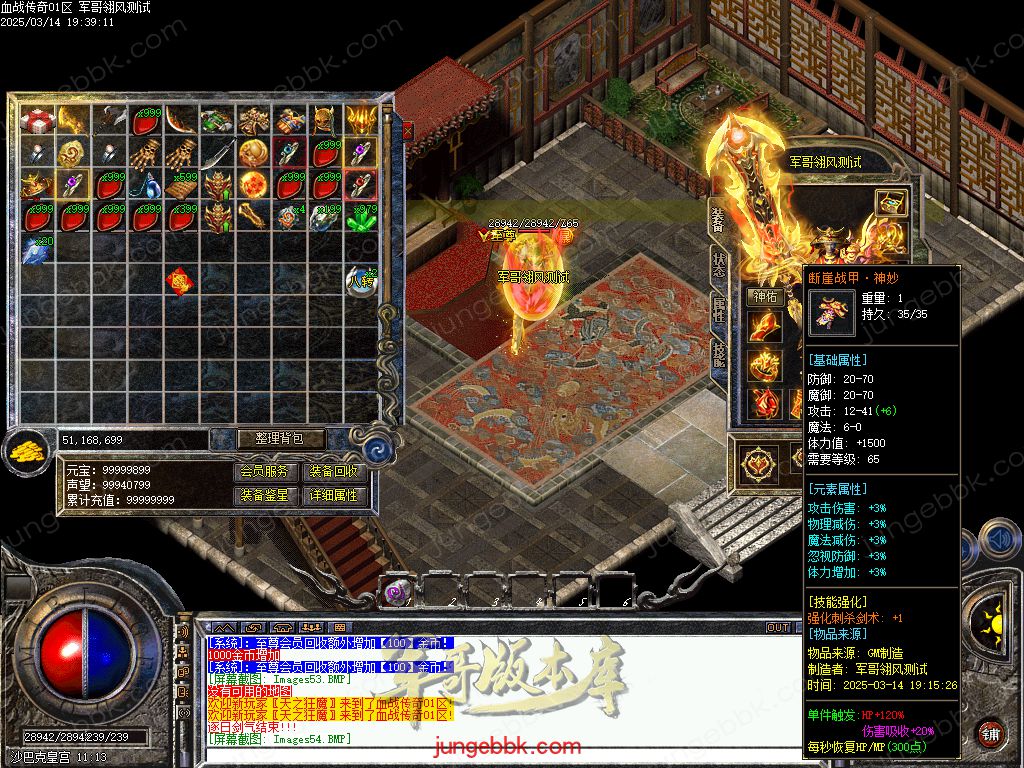Select the curved blade weapon item
Screen dimensions: 1024x768
181,121
